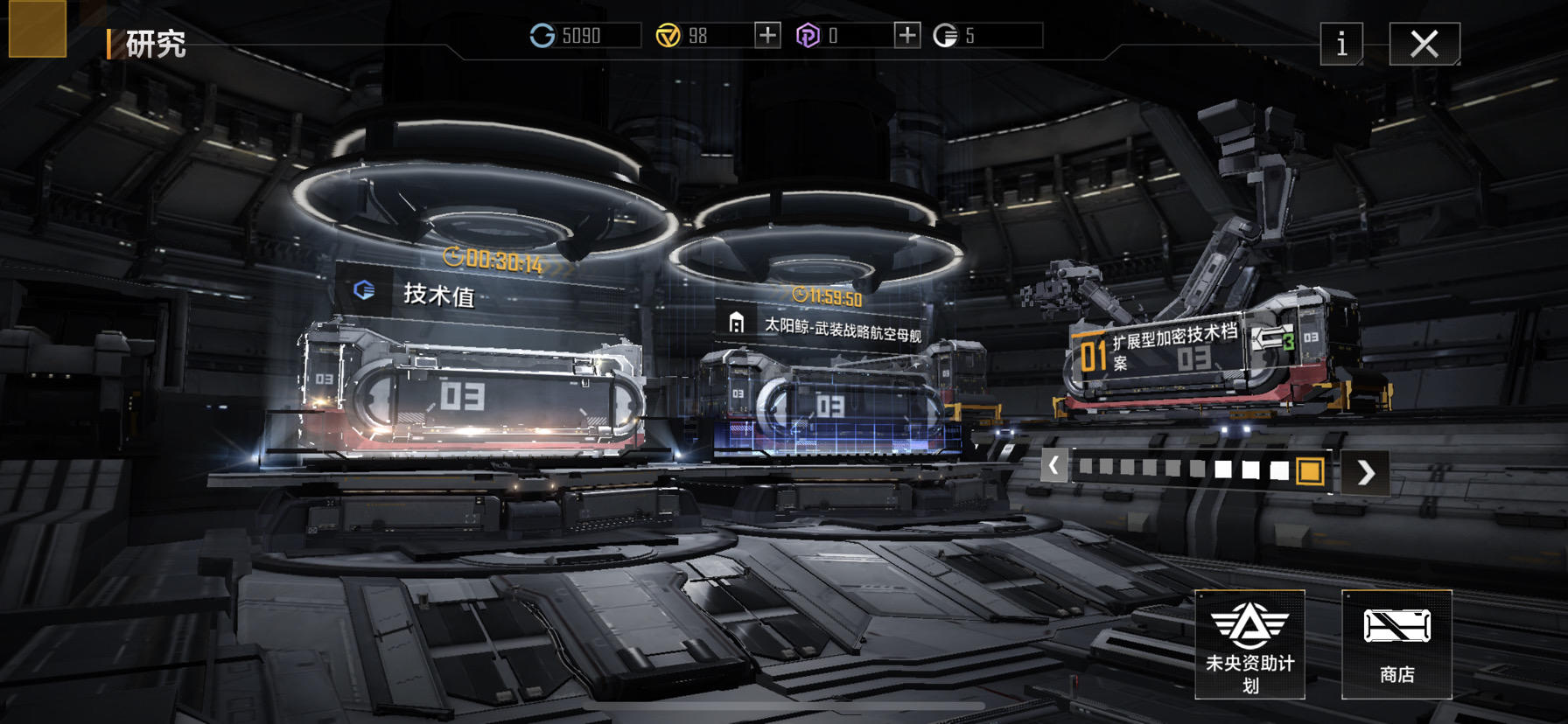
Task: Go to the next research page arrow
Action: (1365, 472)
